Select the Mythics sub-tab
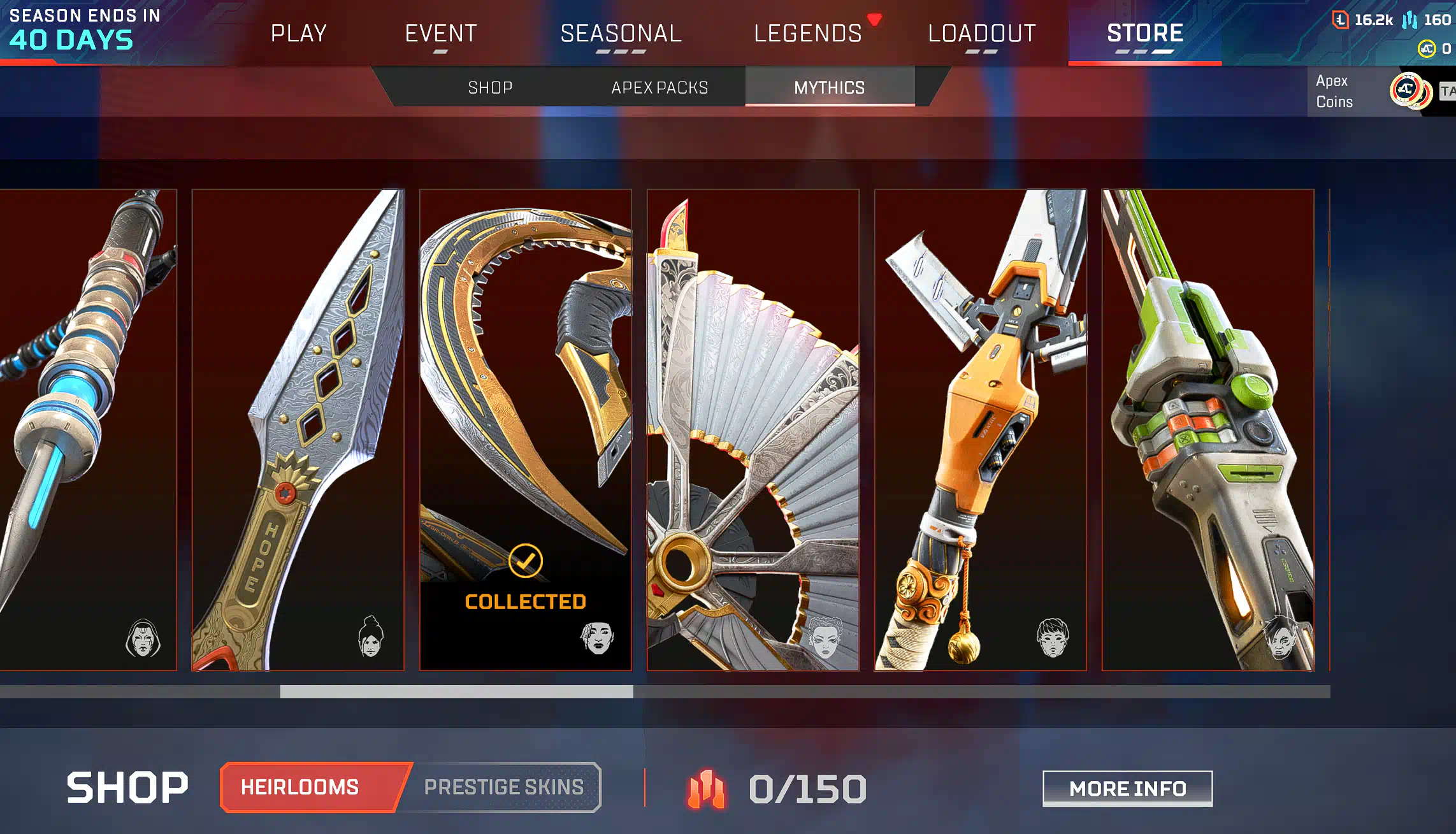The image size is (1456, 834). [x=829, y=87]
